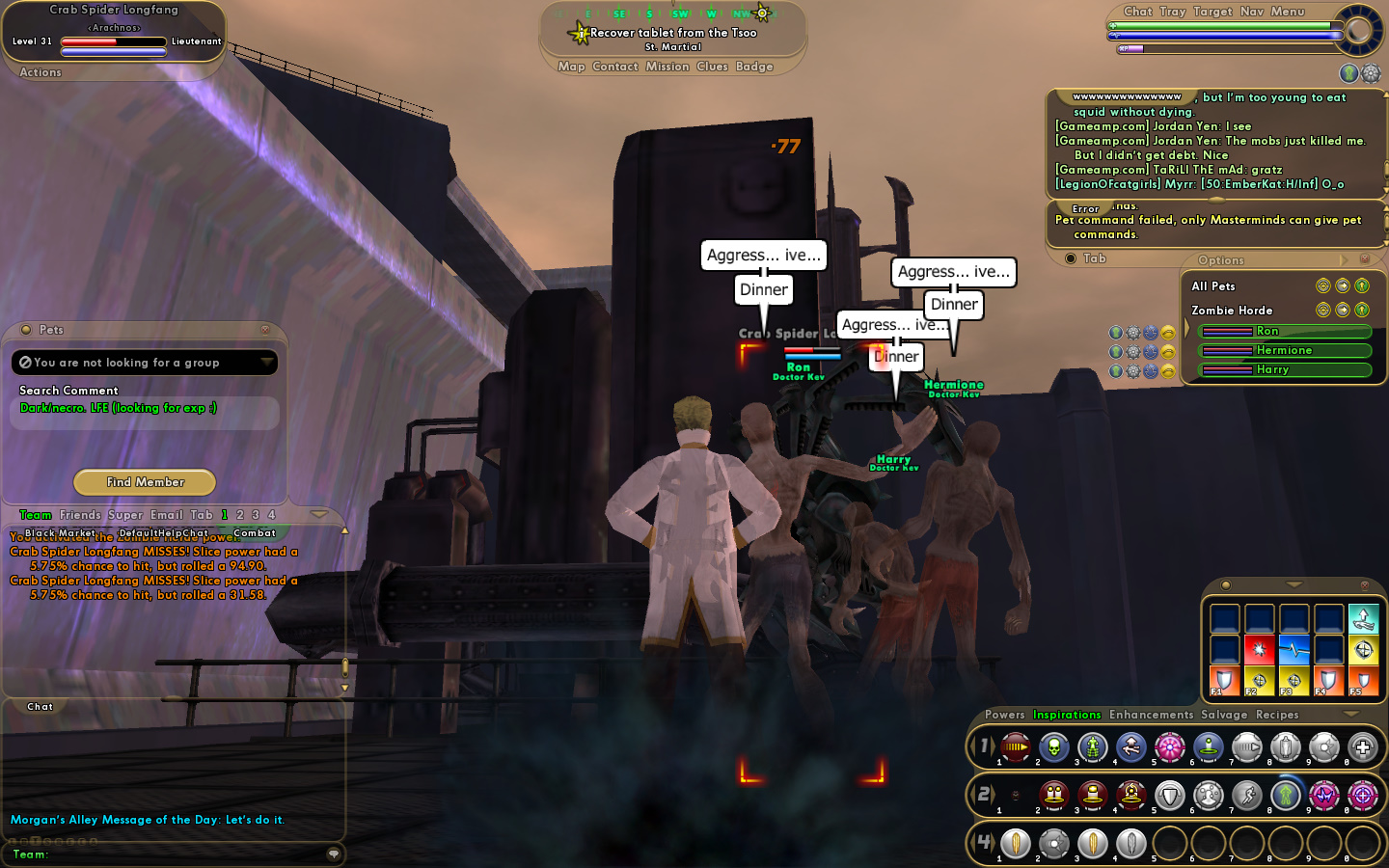Select pet Hermione in the pet list
Image resolution: width=1389 pixels, height=868 pixels.
pyautogui.click(x=1284, y=351)
